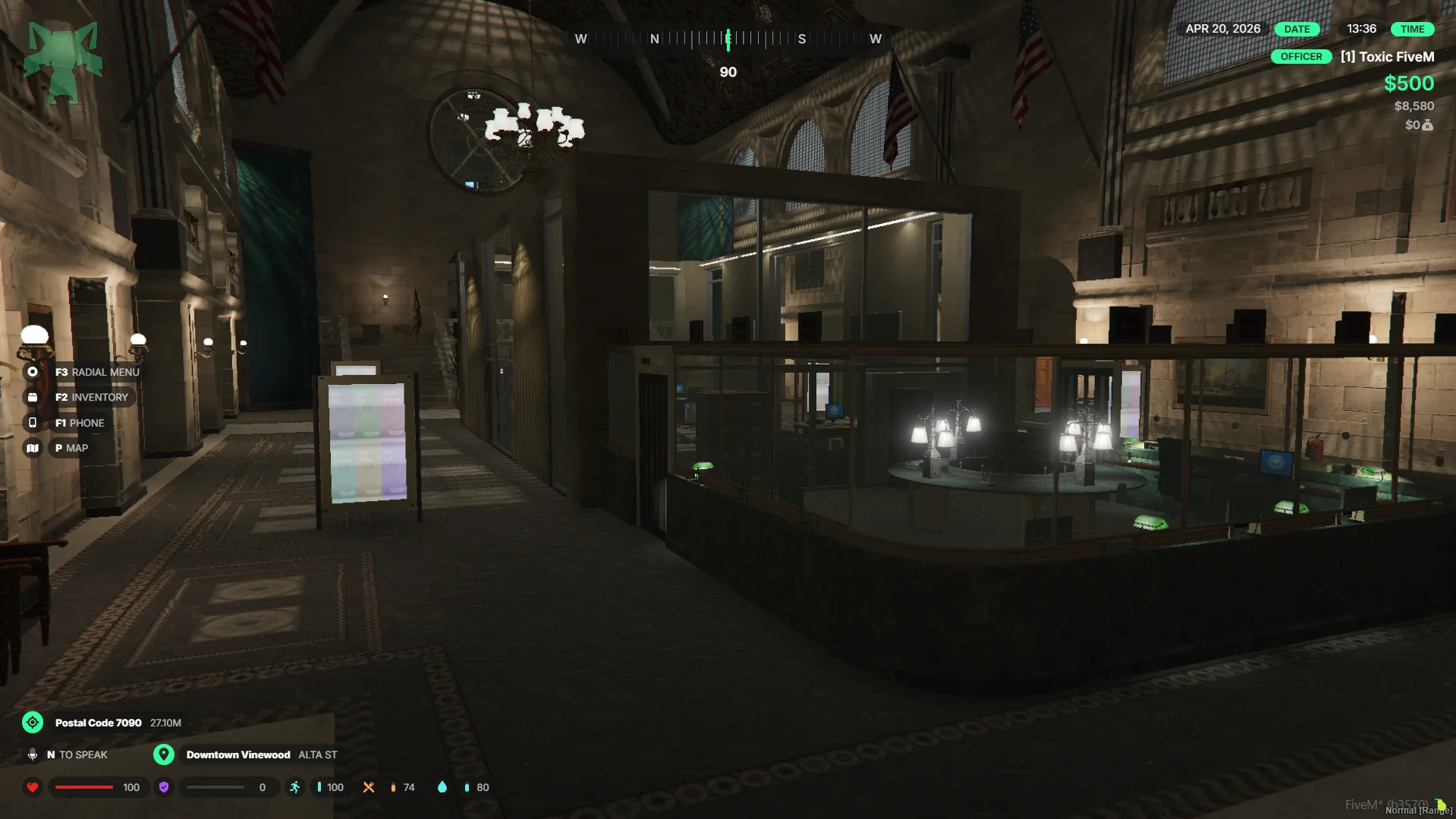The image size is (1456, 819).
Task: Toggle the microphone voice icon
Action: [33, 754]
